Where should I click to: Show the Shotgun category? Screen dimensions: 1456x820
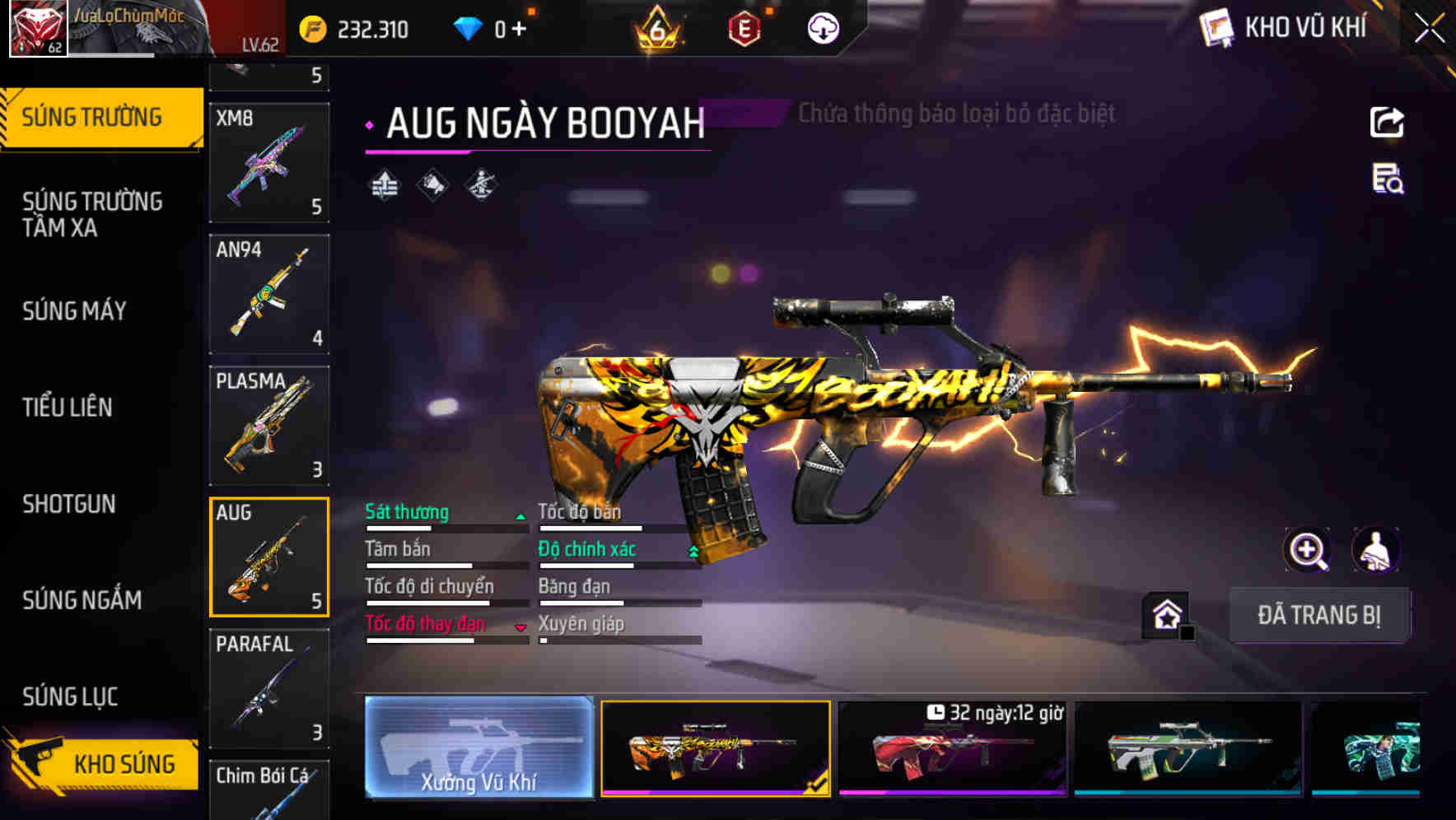(x=69, y=504)
